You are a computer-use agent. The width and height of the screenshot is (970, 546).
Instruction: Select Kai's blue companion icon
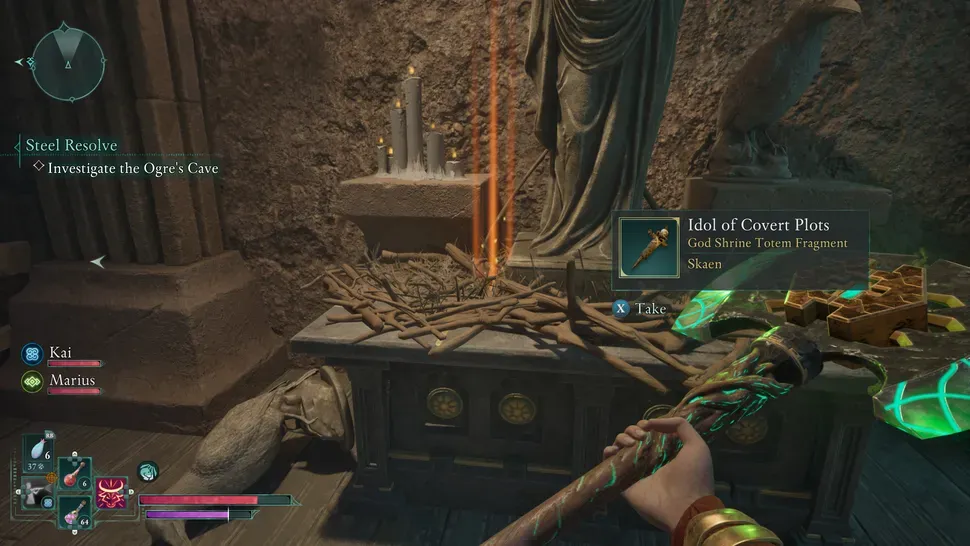click(31, 353)
